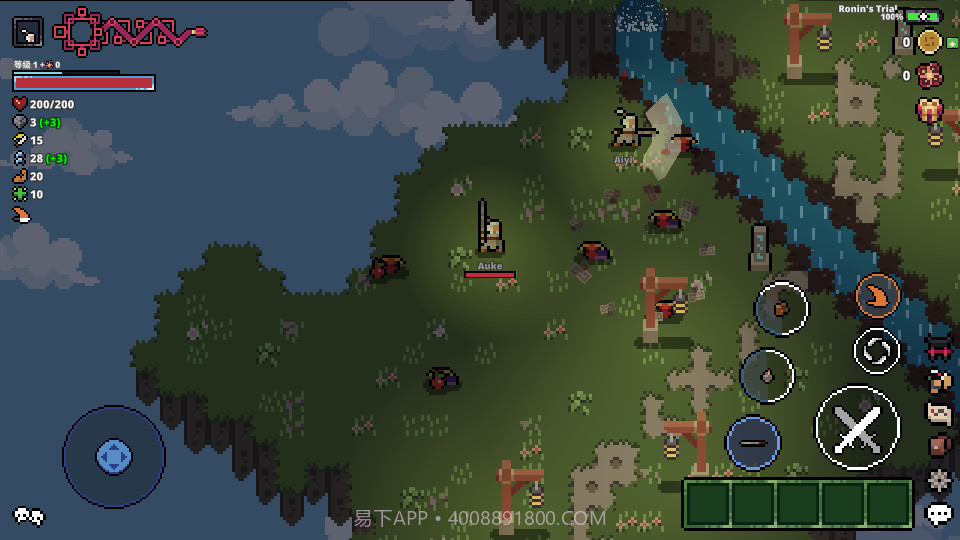
Task: Click the green plus next to gold coin
Action: 951,42
